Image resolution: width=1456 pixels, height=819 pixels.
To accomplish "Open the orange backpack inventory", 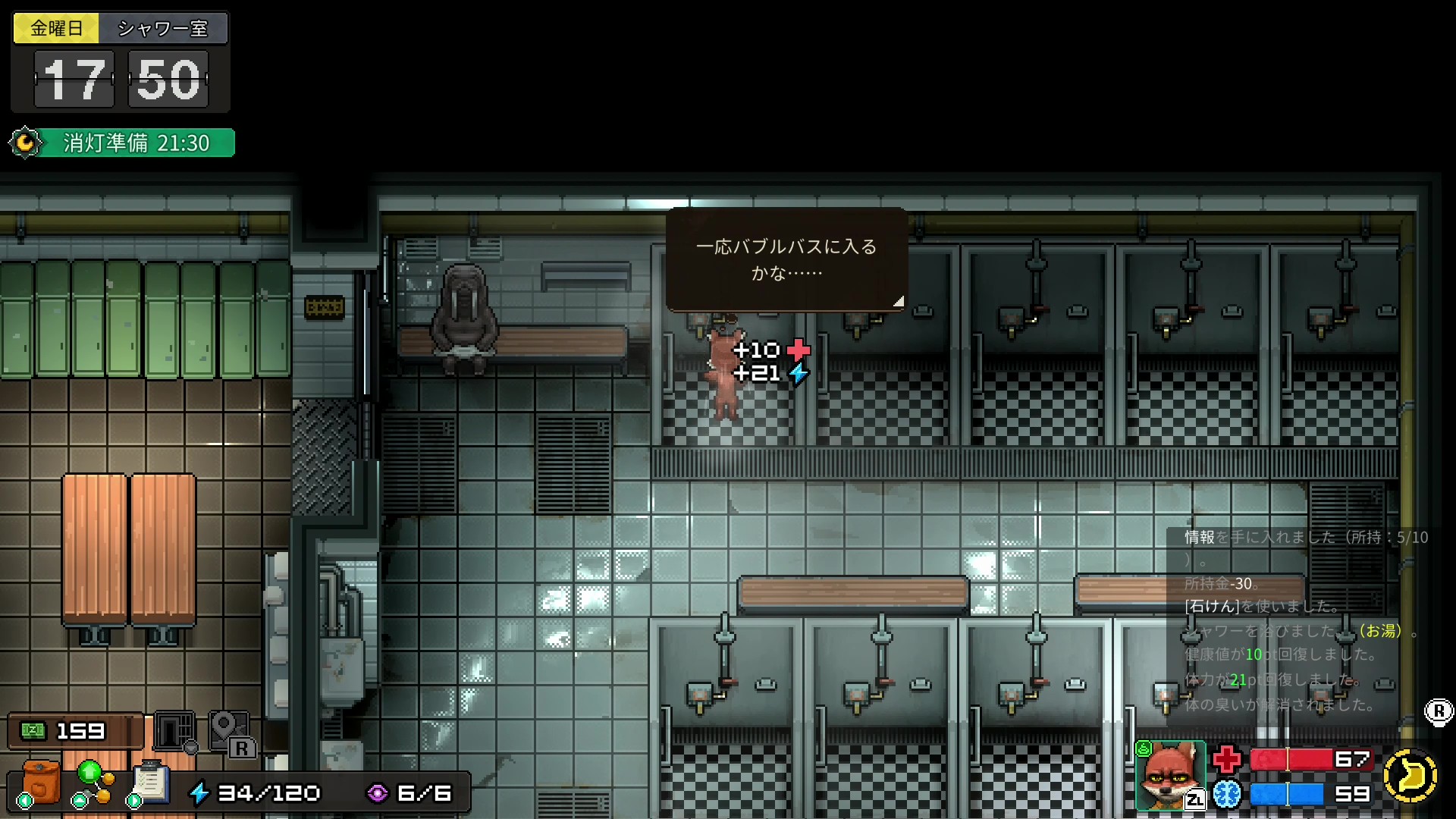I will click(x=40, y=781).
